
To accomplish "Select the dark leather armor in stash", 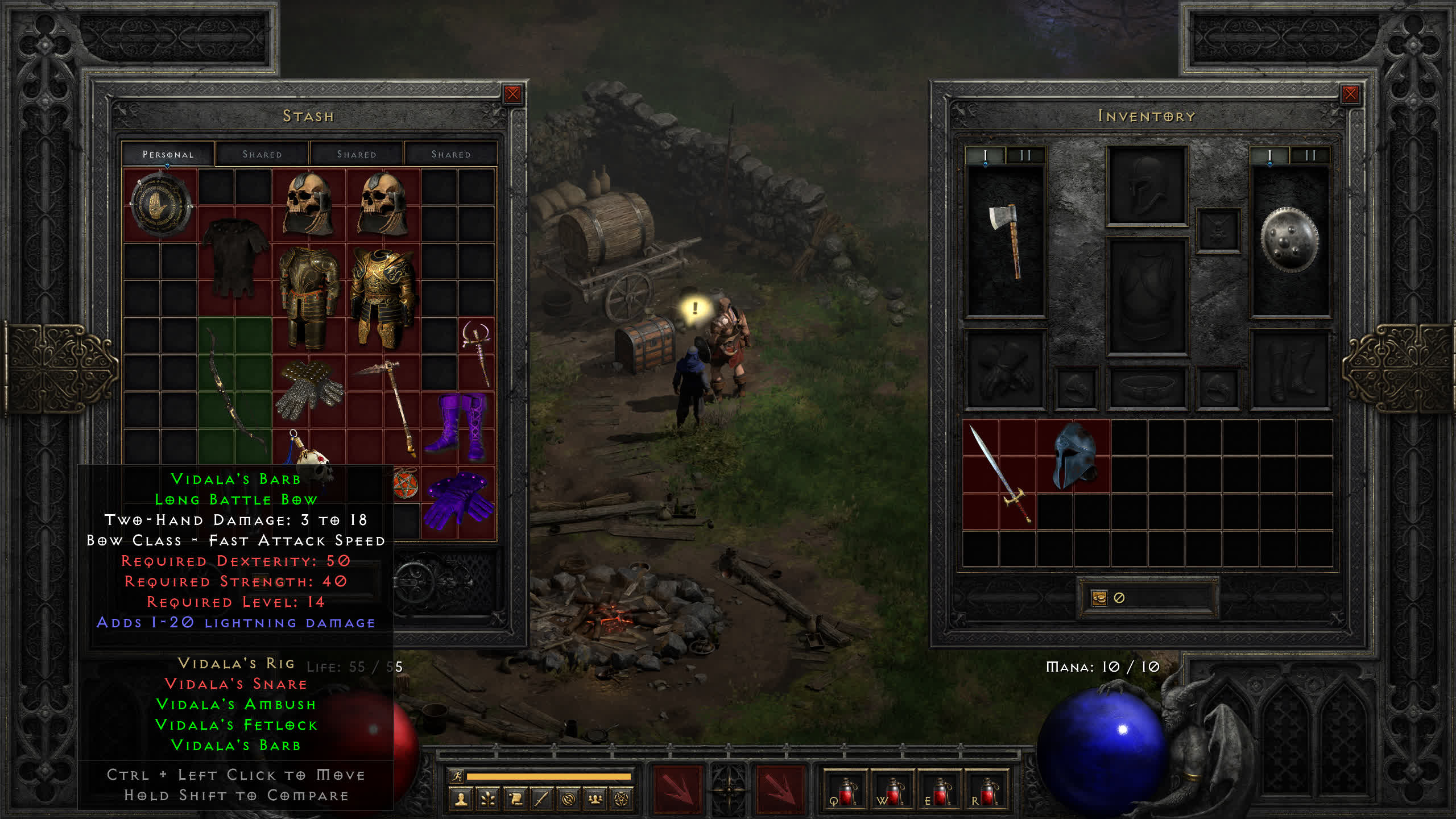I will pyautogui.click(x=234, y=259).
